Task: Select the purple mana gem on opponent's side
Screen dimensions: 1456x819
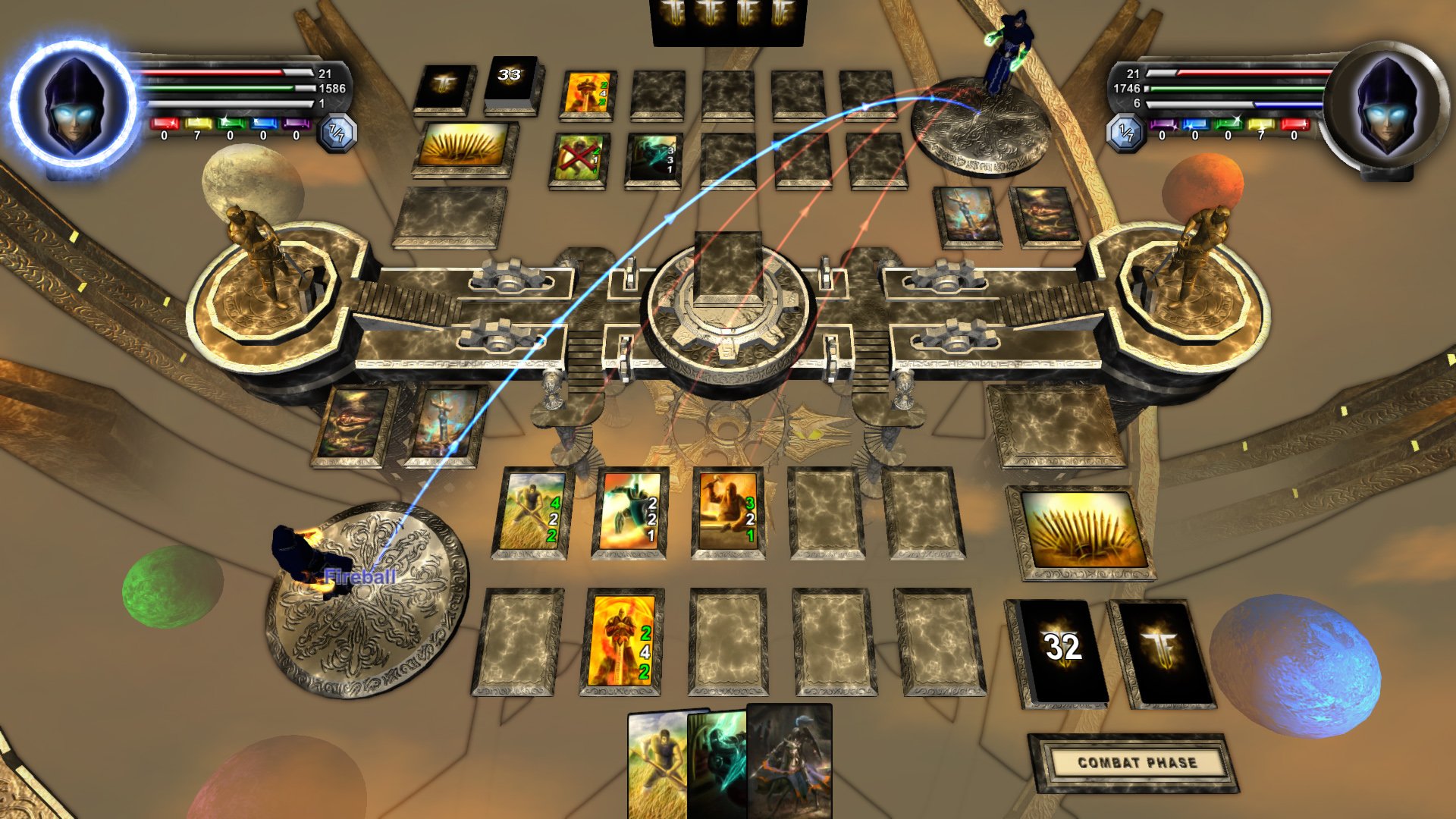Action: click(x=1164, y=125)
